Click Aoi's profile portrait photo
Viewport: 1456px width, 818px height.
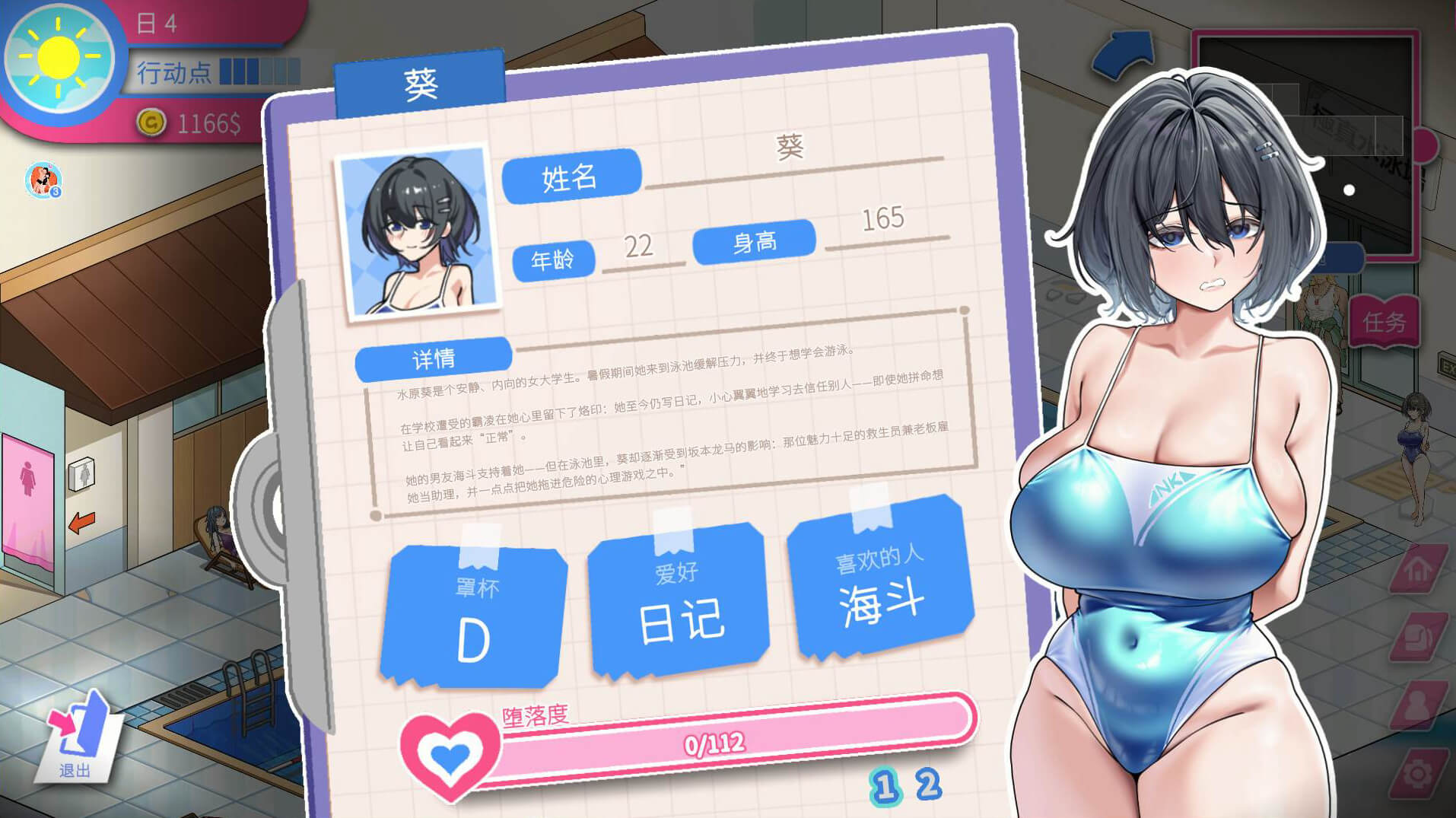(418, 231)
